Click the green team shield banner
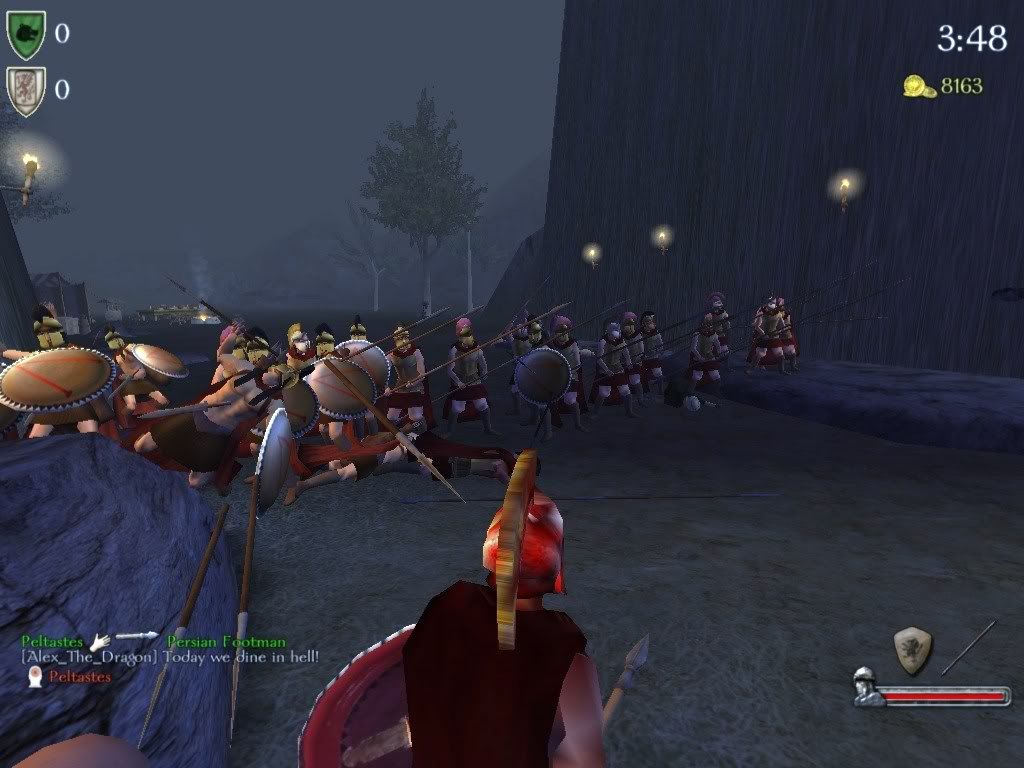1024x768 pixels. [25, 35]
